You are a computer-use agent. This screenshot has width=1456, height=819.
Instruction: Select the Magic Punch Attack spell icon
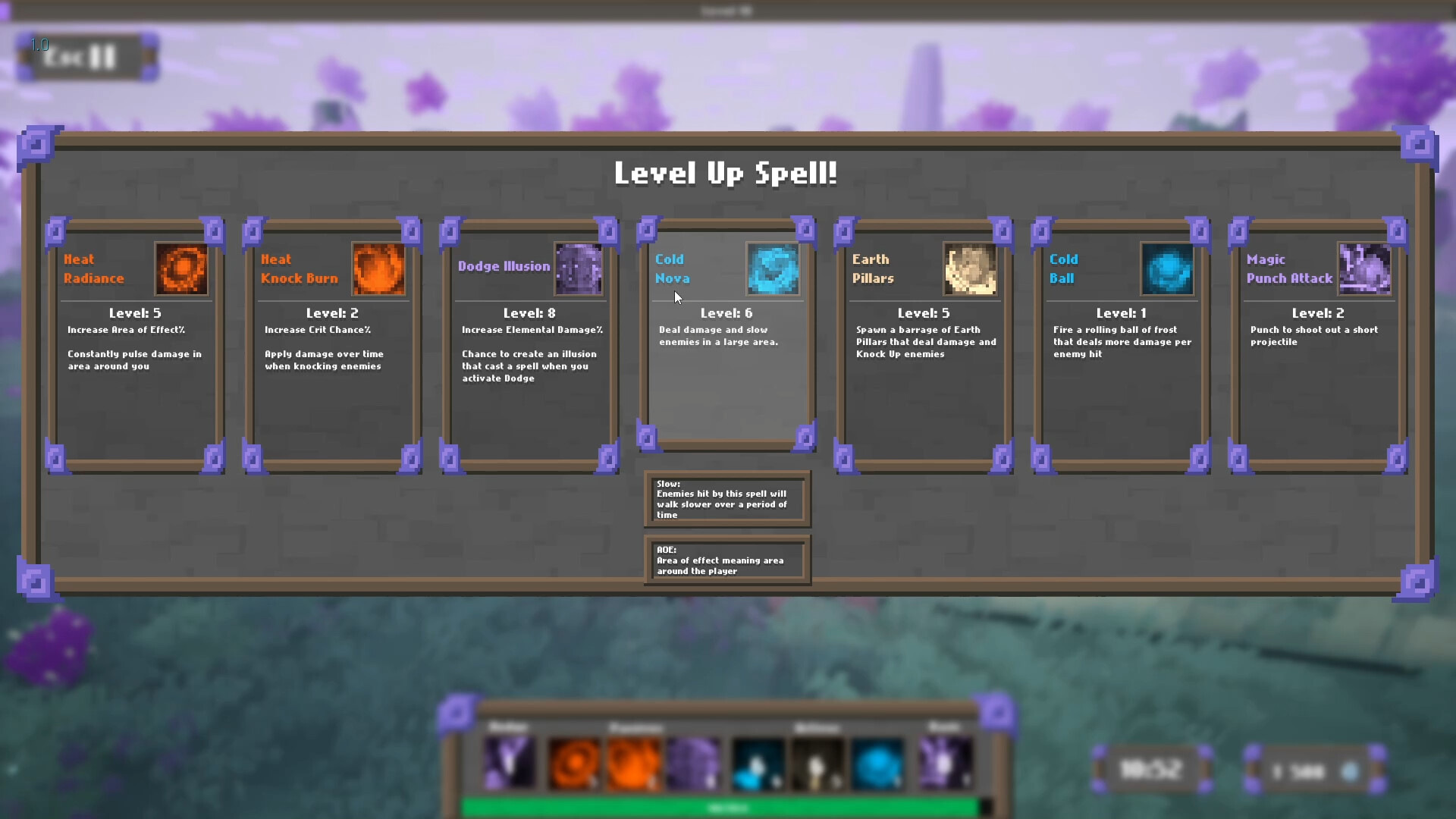click(x=1365, y=269)
